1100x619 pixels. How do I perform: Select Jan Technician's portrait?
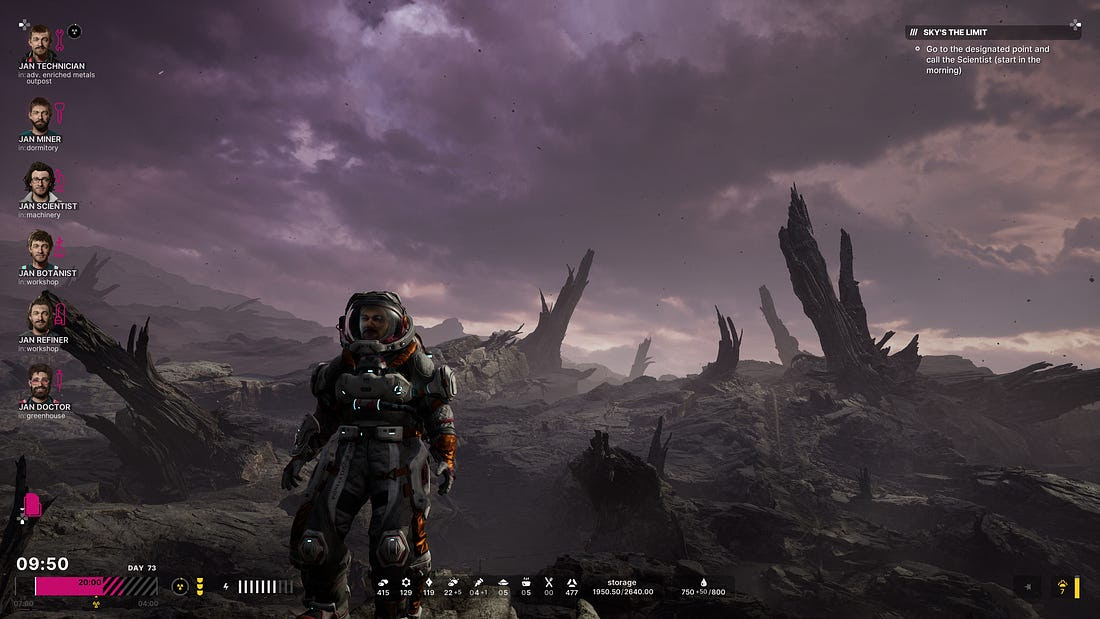39,43
